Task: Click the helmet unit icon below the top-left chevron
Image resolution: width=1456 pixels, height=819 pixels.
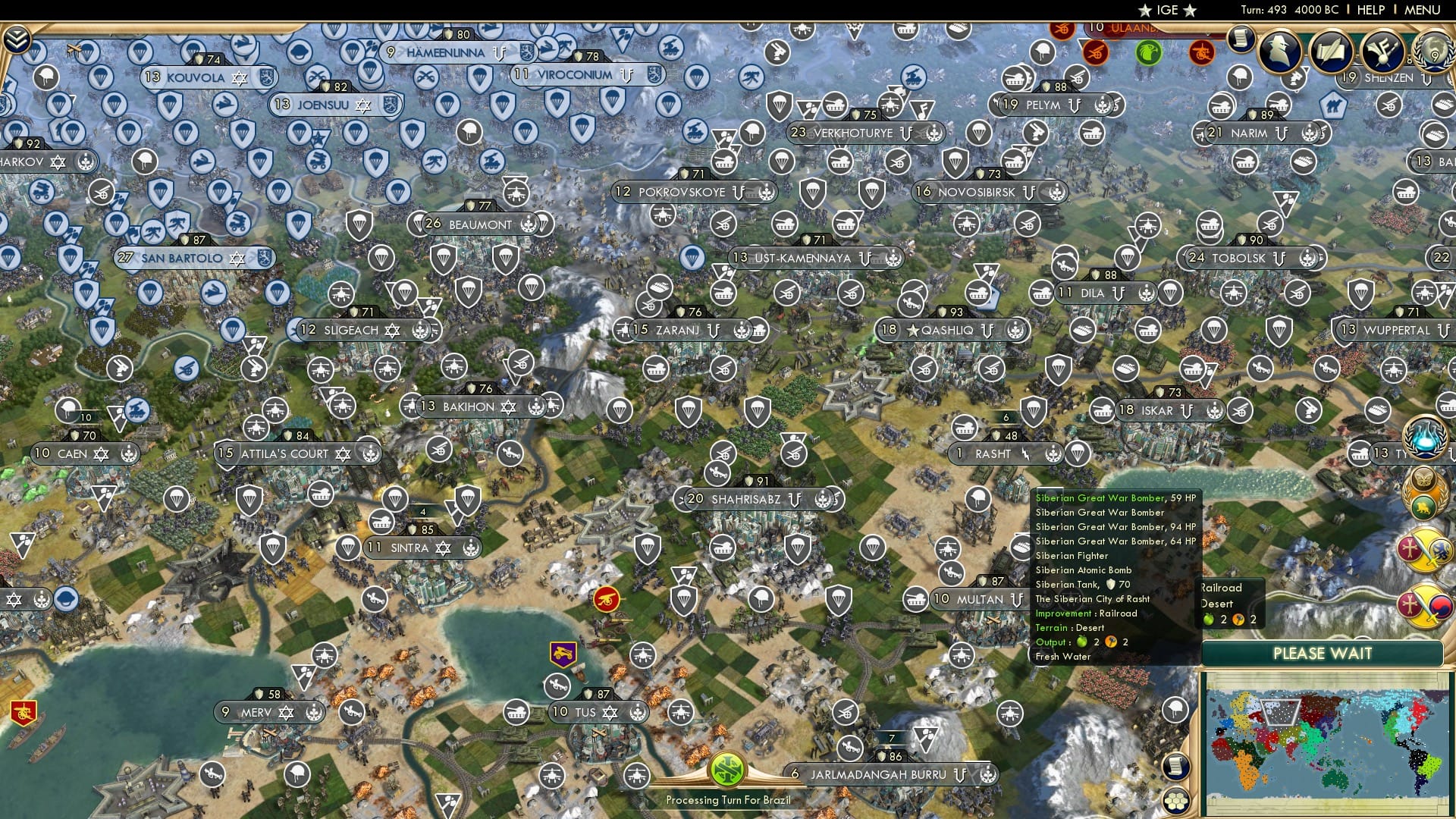Action: [x=45, y=76]
